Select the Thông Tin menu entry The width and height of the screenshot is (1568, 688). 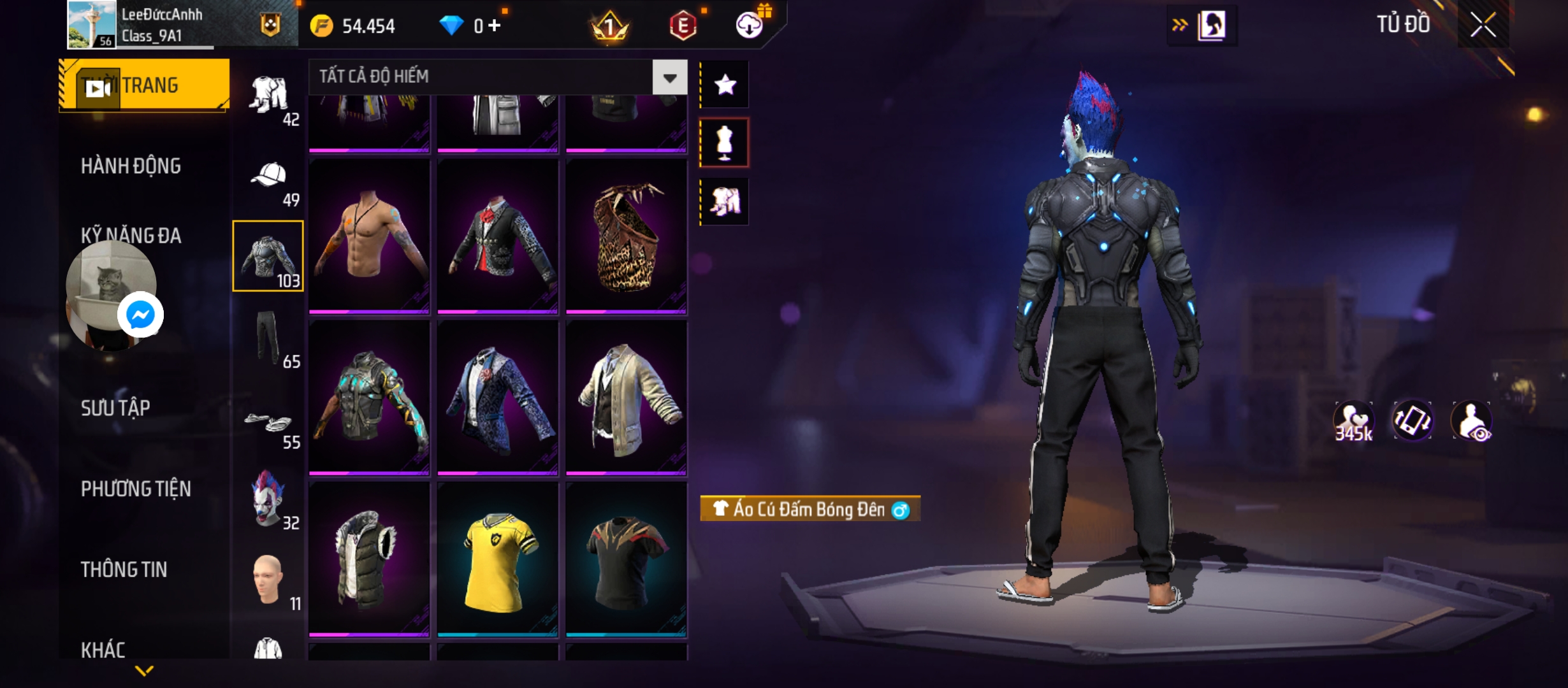tap(124, 570)
